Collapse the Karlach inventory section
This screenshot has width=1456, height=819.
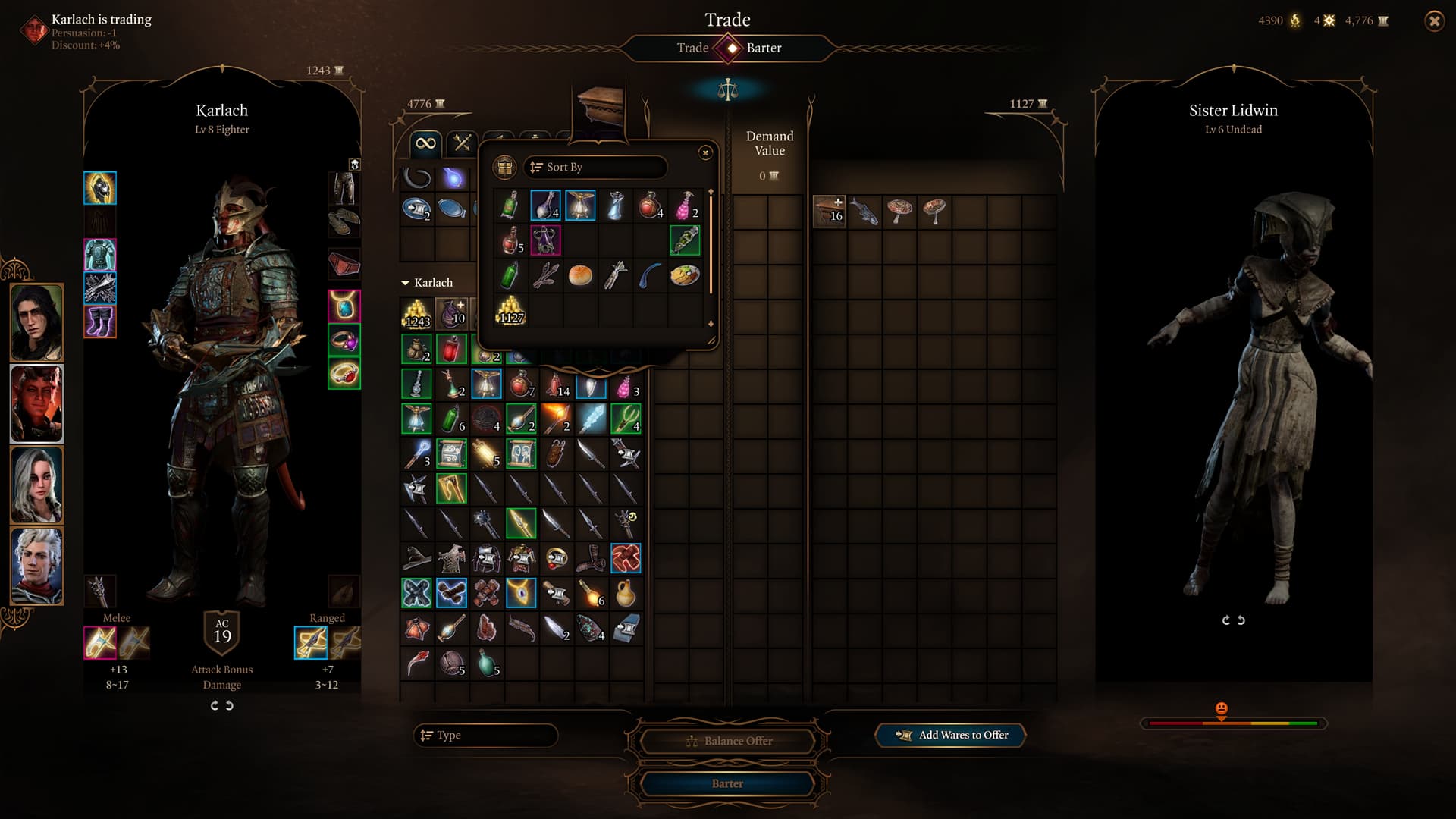coord(405,283)
